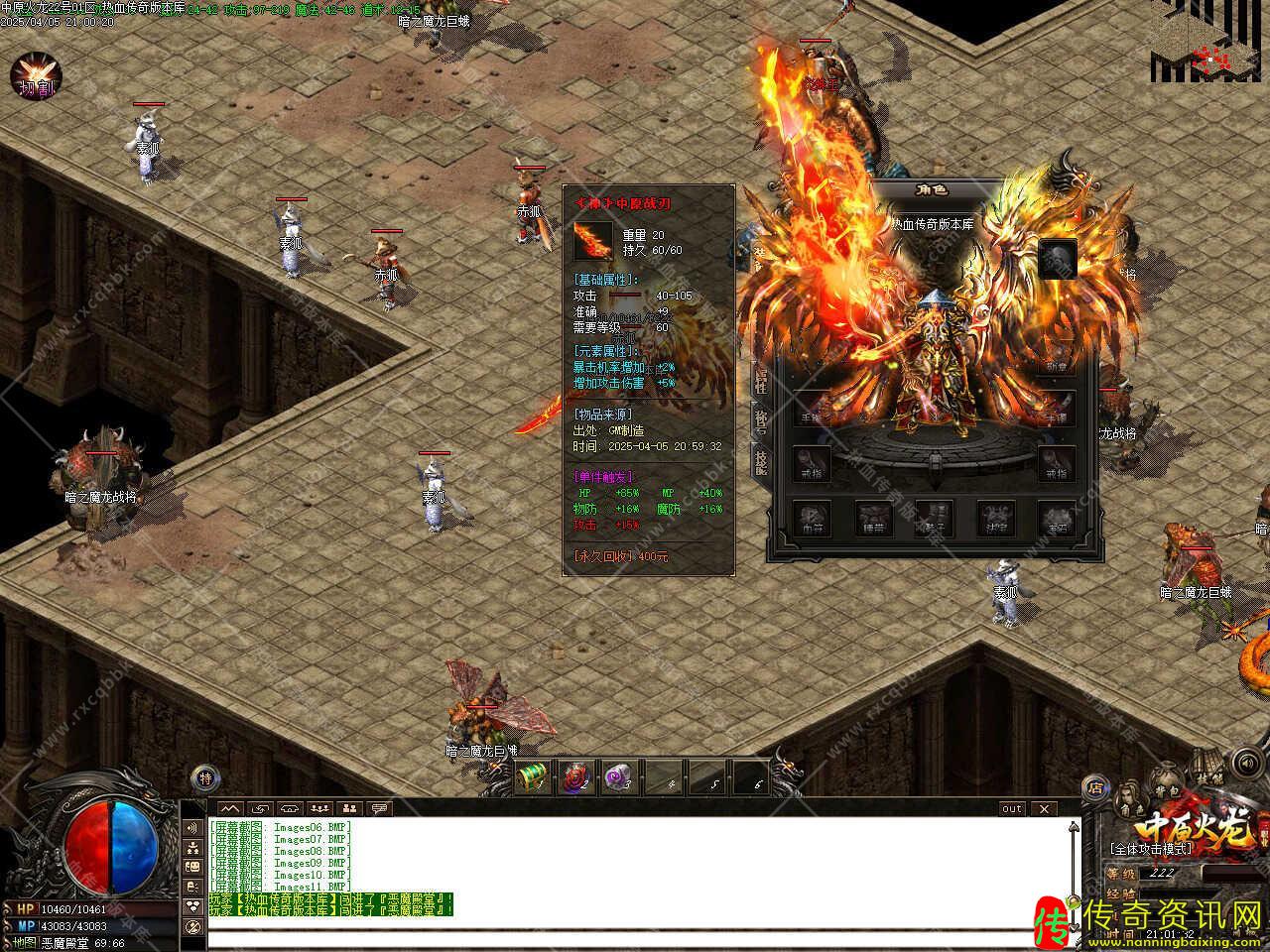Click the chat window 'out' button
This screenshot has height=952, width=1270.
tap(1011, 808)
